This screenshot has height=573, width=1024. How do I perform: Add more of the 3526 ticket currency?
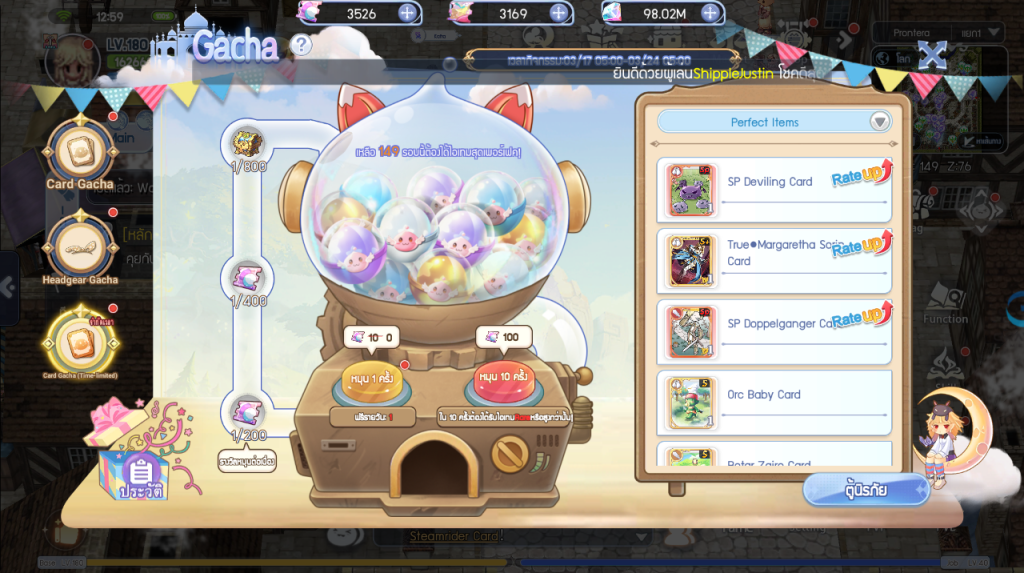407,13
